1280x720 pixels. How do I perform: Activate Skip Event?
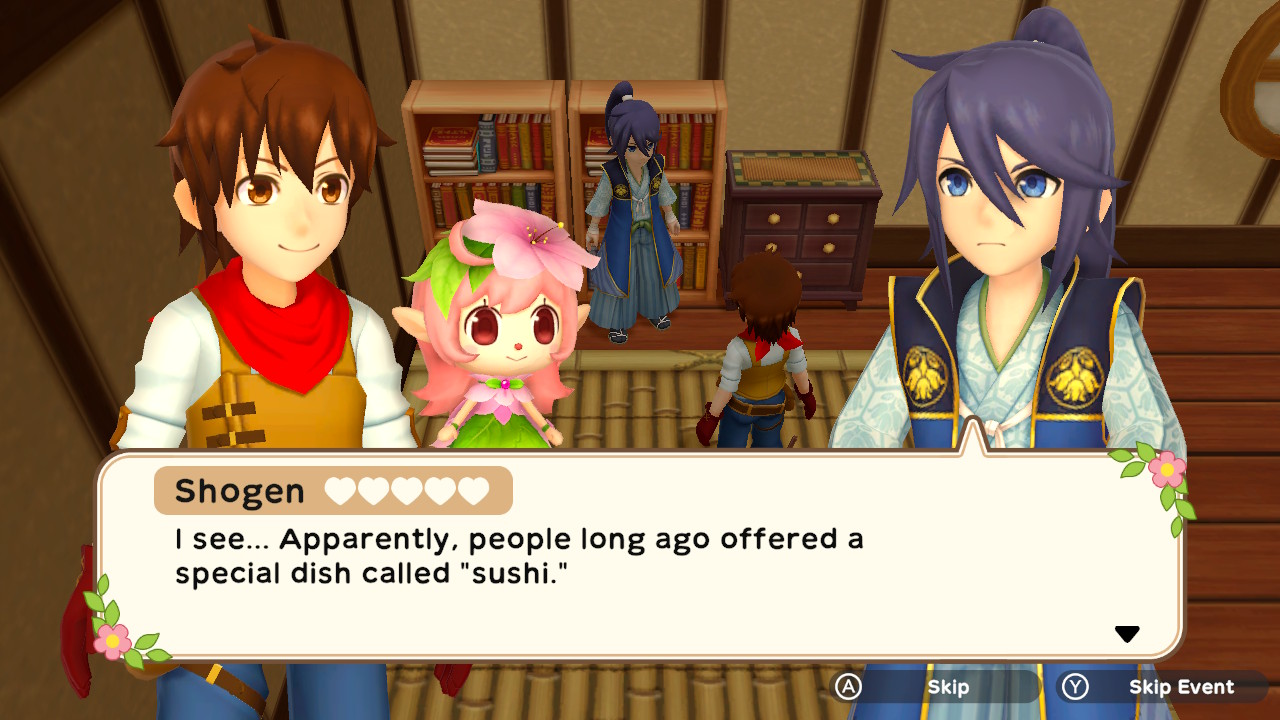pos(1183,687)
